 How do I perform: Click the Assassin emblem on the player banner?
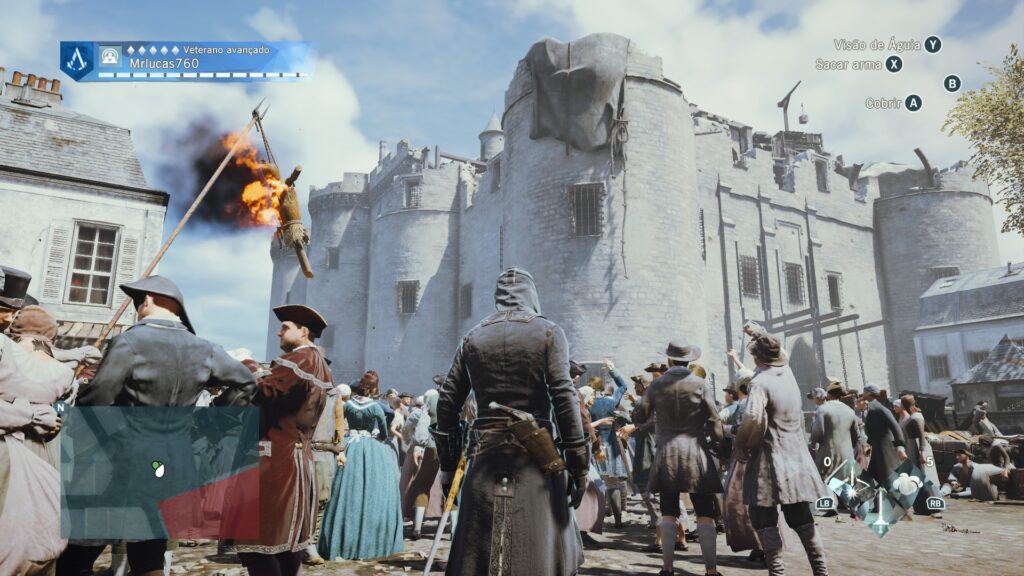click(x=77, y=60)
